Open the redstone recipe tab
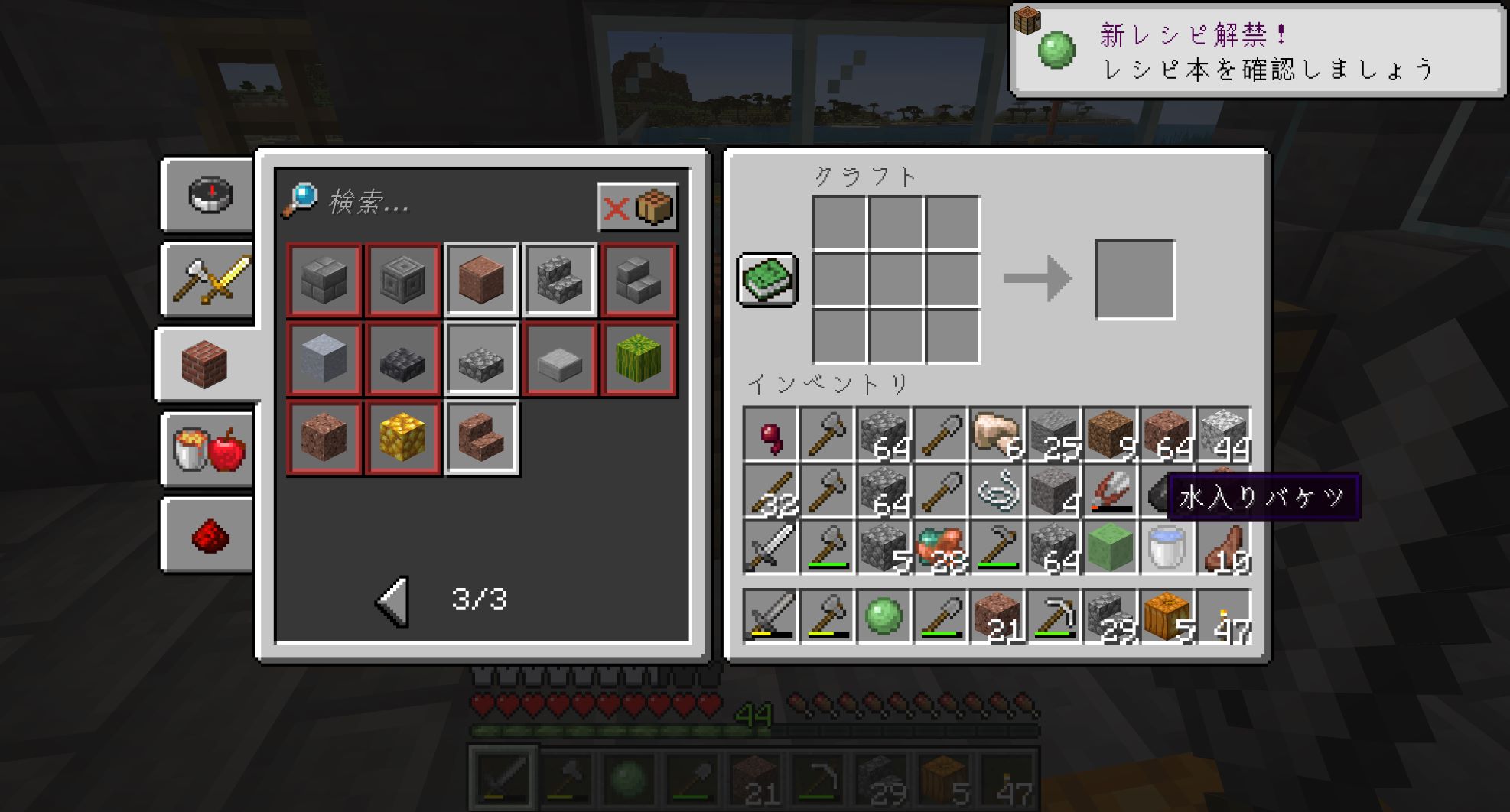 (210, 534)
